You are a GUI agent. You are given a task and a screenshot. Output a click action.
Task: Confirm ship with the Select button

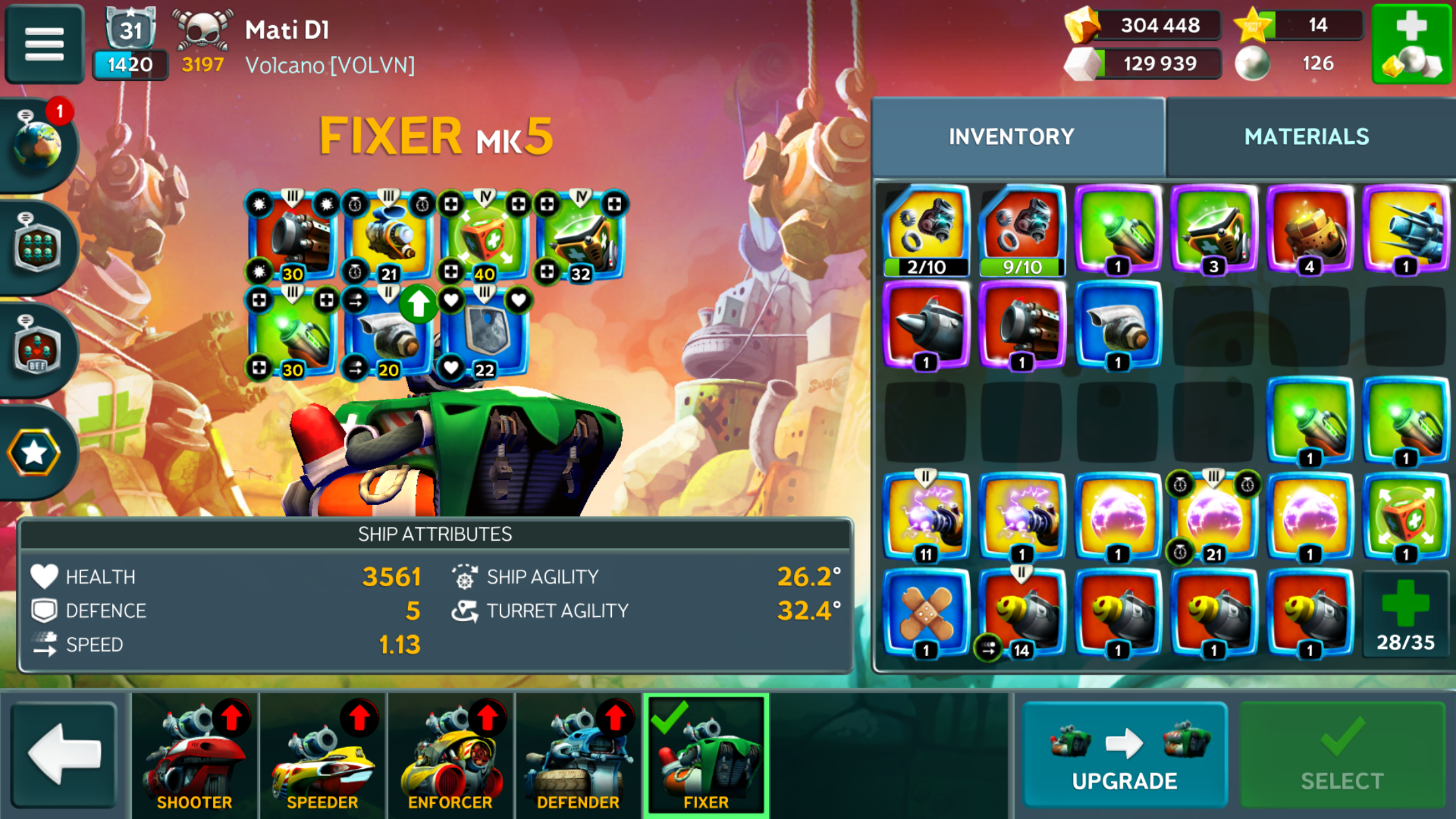(x=1342, y=755)
